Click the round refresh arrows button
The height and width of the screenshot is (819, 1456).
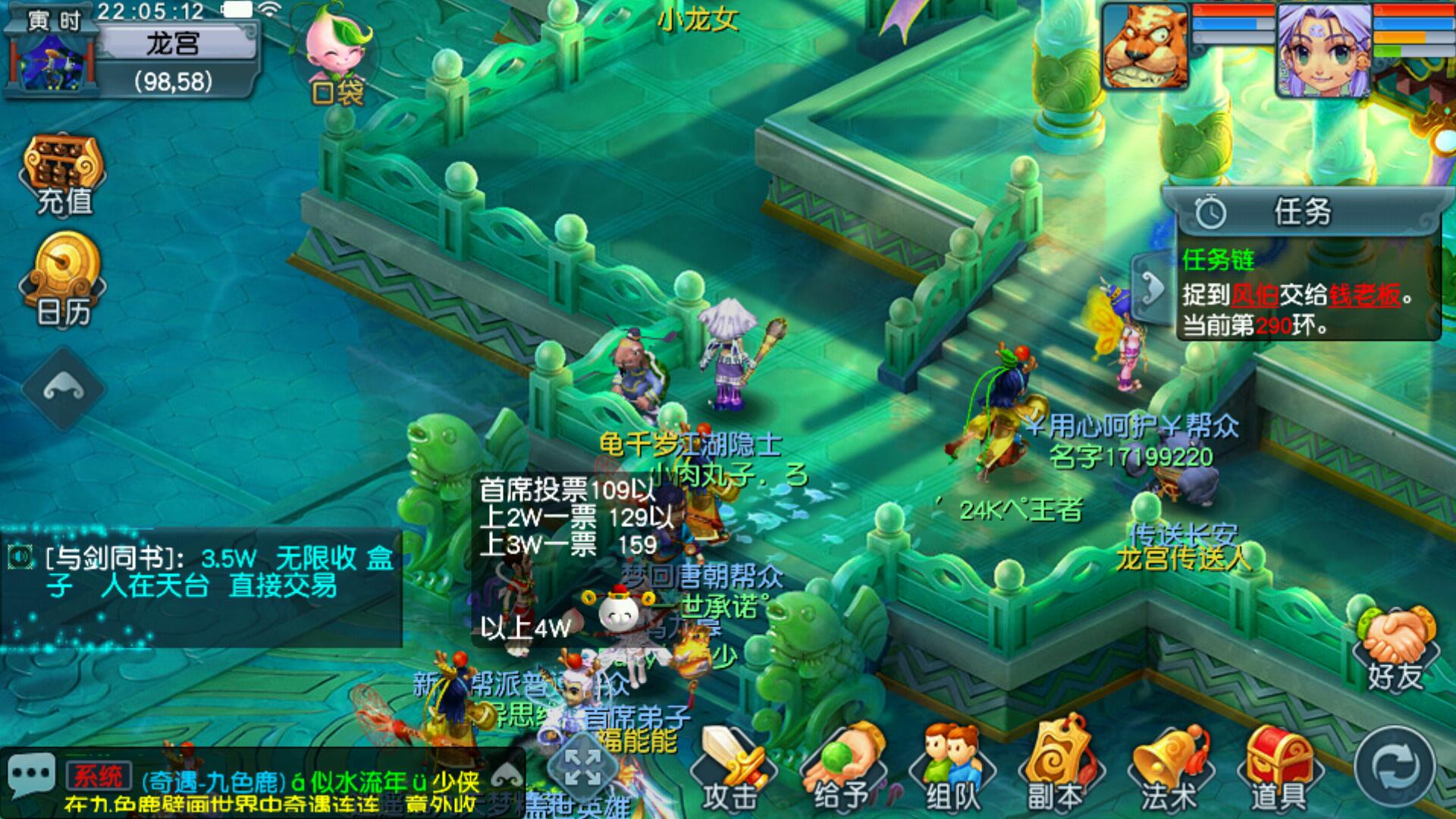click(x=1394, y=768)
